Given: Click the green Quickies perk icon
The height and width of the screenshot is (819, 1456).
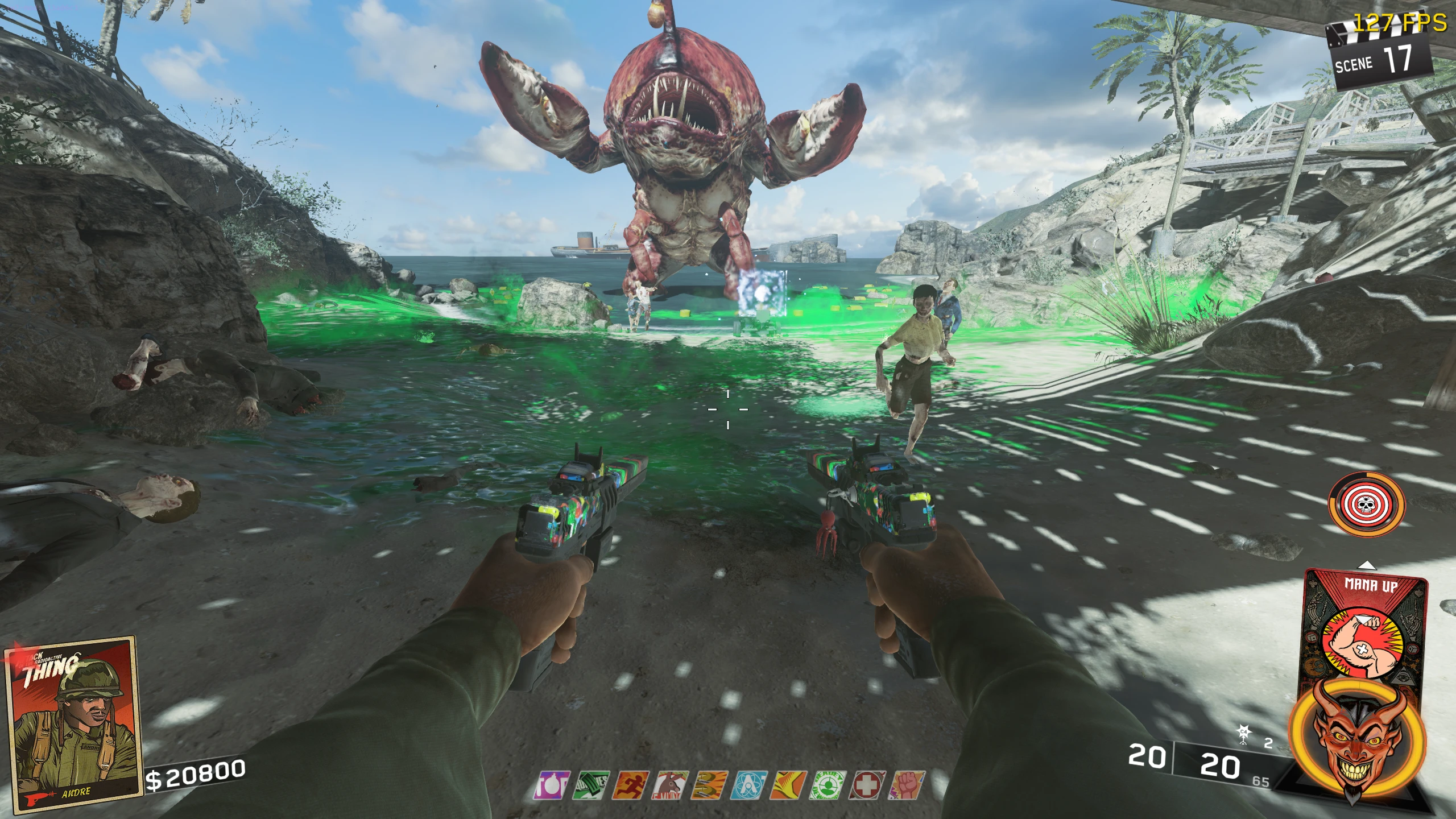Looking at the screenshot, I should pos(593,785).
